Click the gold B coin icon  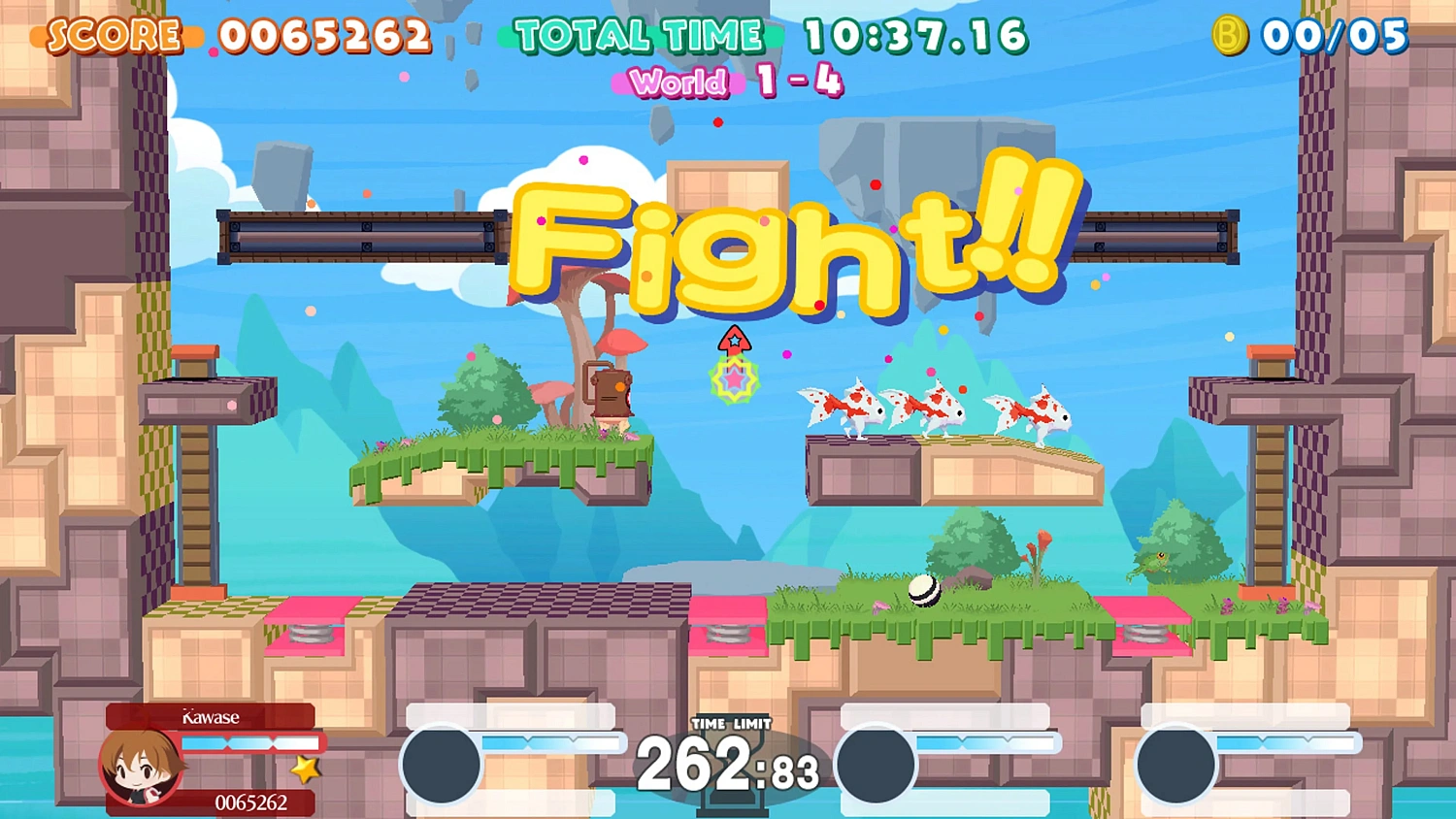tap(1229, 37)
